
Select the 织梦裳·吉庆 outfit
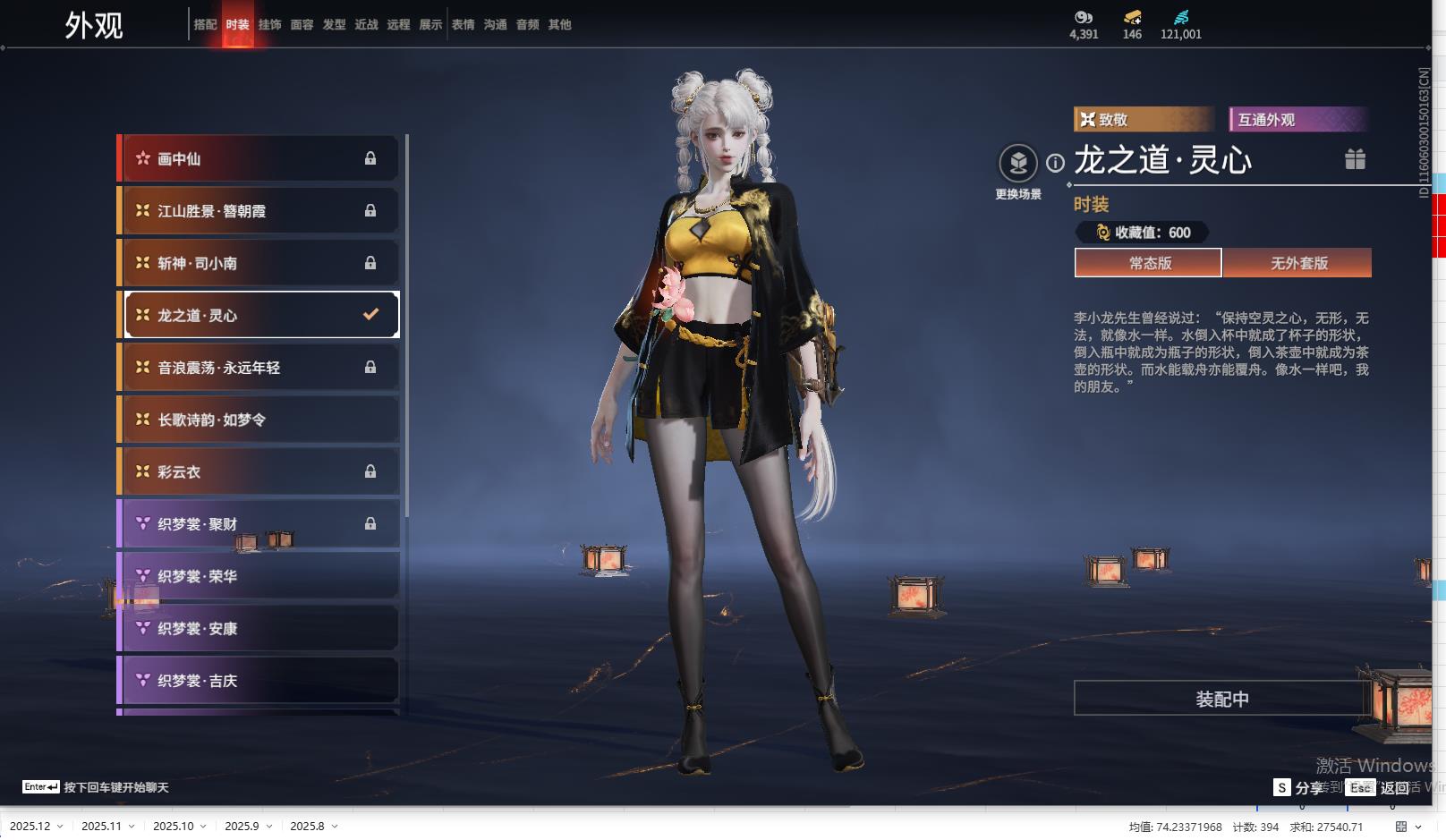click(259, 681)
